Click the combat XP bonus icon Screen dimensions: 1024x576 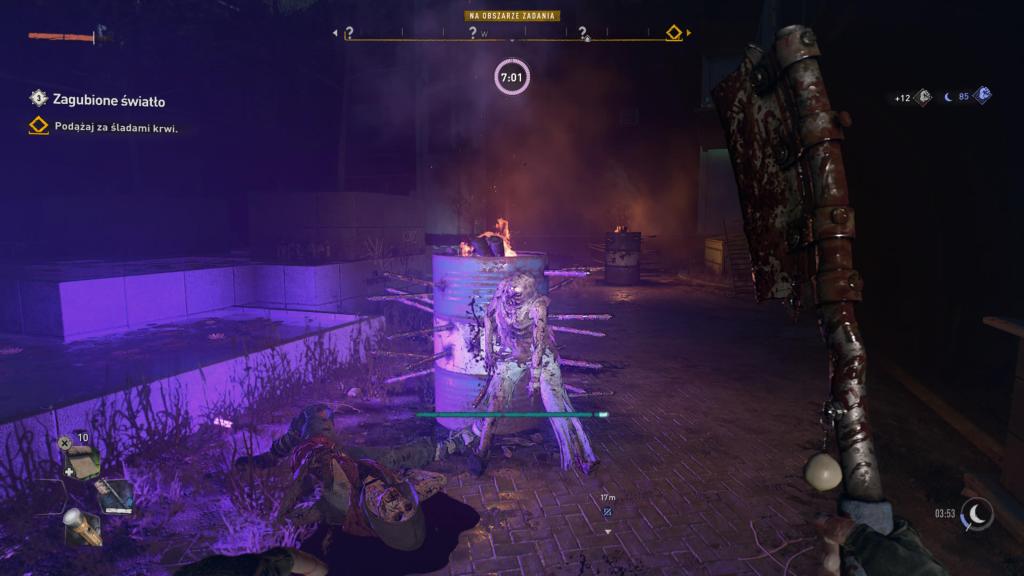(923, 97)
